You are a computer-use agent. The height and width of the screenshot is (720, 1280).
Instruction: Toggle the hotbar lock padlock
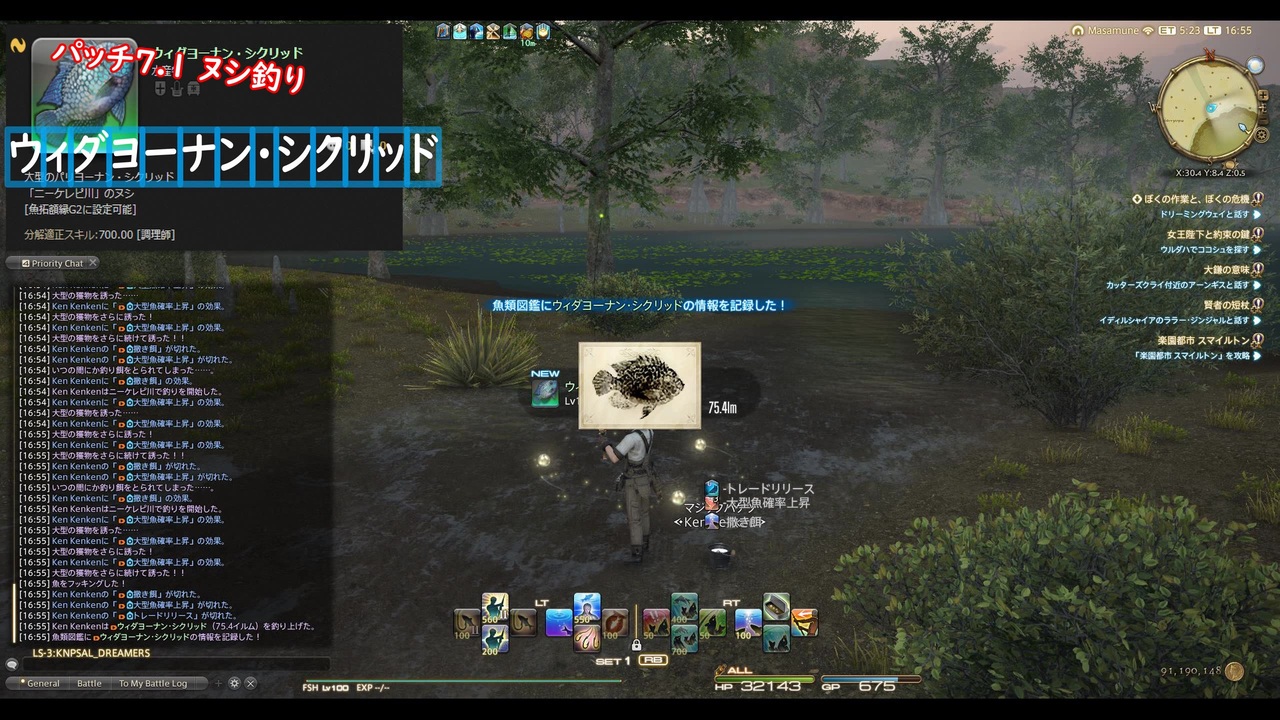point(636,646)
